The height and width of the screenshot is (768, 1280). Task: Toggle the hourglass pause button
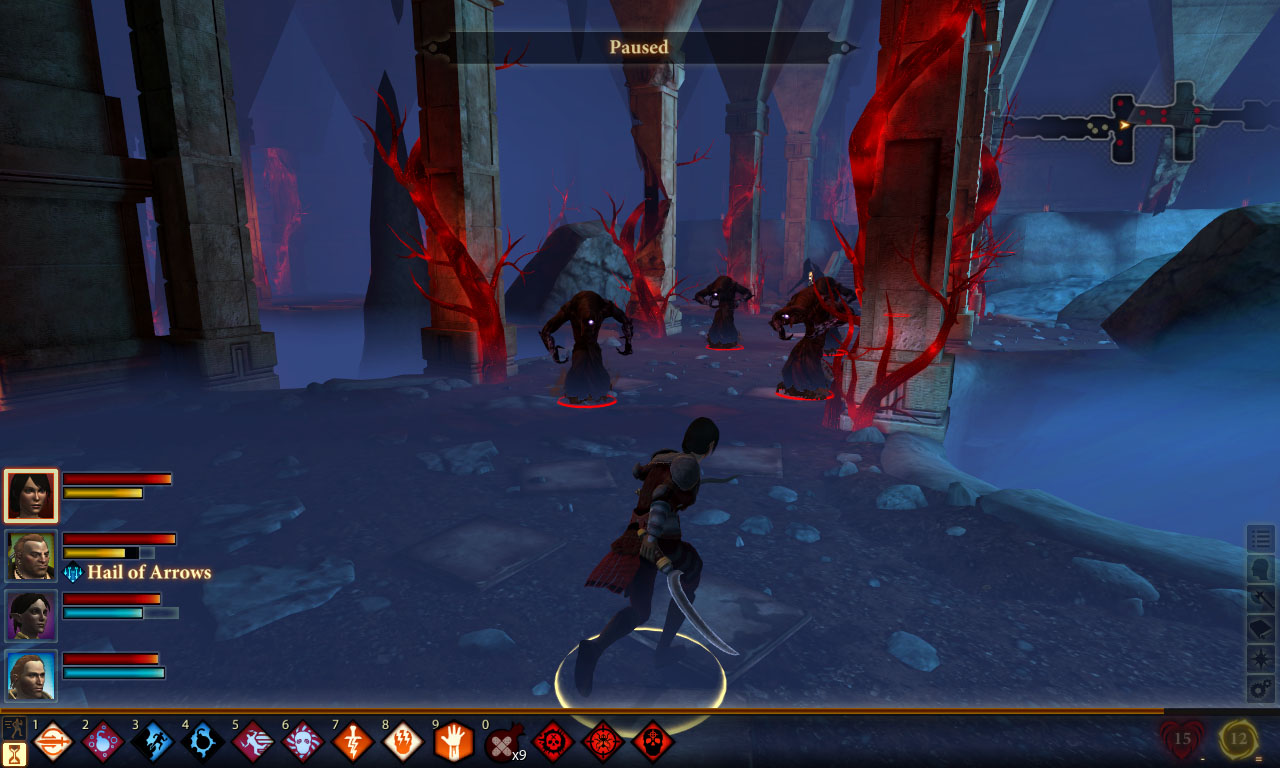click(14, 753)
